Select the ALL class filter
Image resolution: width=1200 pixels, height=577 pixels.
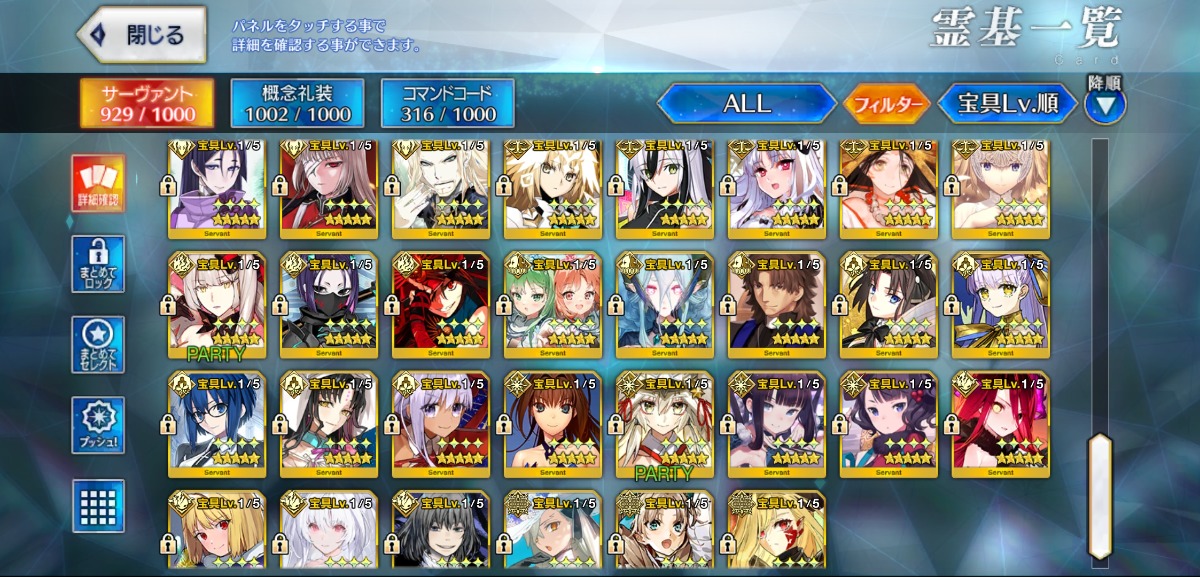pyautogui.click(x=746, y=103)
